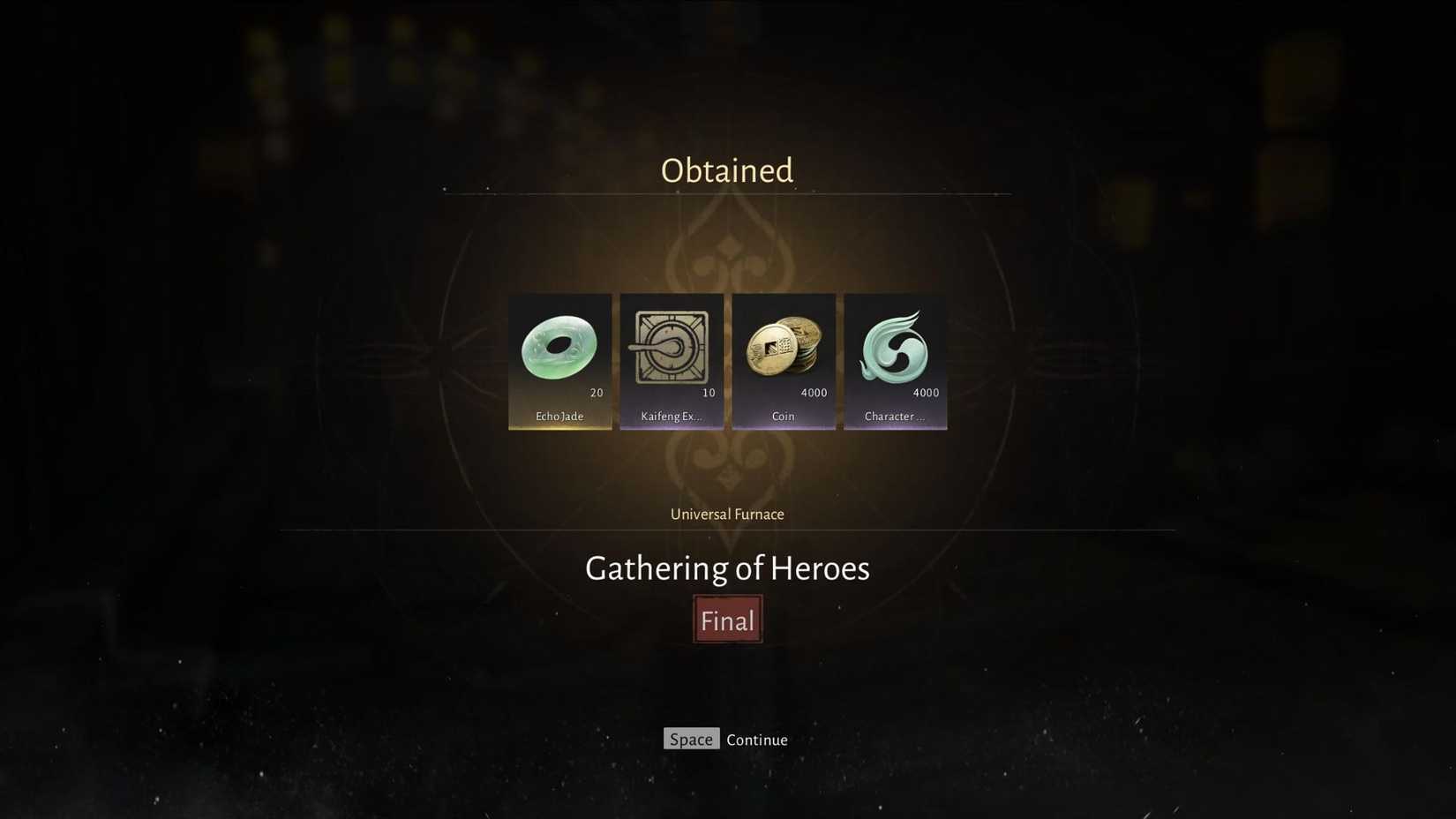Select the Echo Jade item icon
Image resolution: width=1456 pixels, height=819 pixels.
click(x=560, y=346)
